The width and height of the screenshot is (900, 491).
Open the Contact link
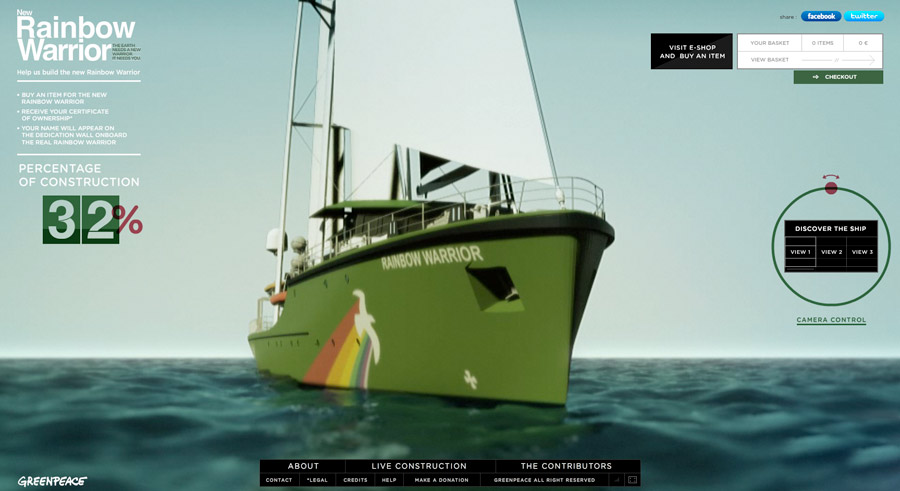click(279, 480)
